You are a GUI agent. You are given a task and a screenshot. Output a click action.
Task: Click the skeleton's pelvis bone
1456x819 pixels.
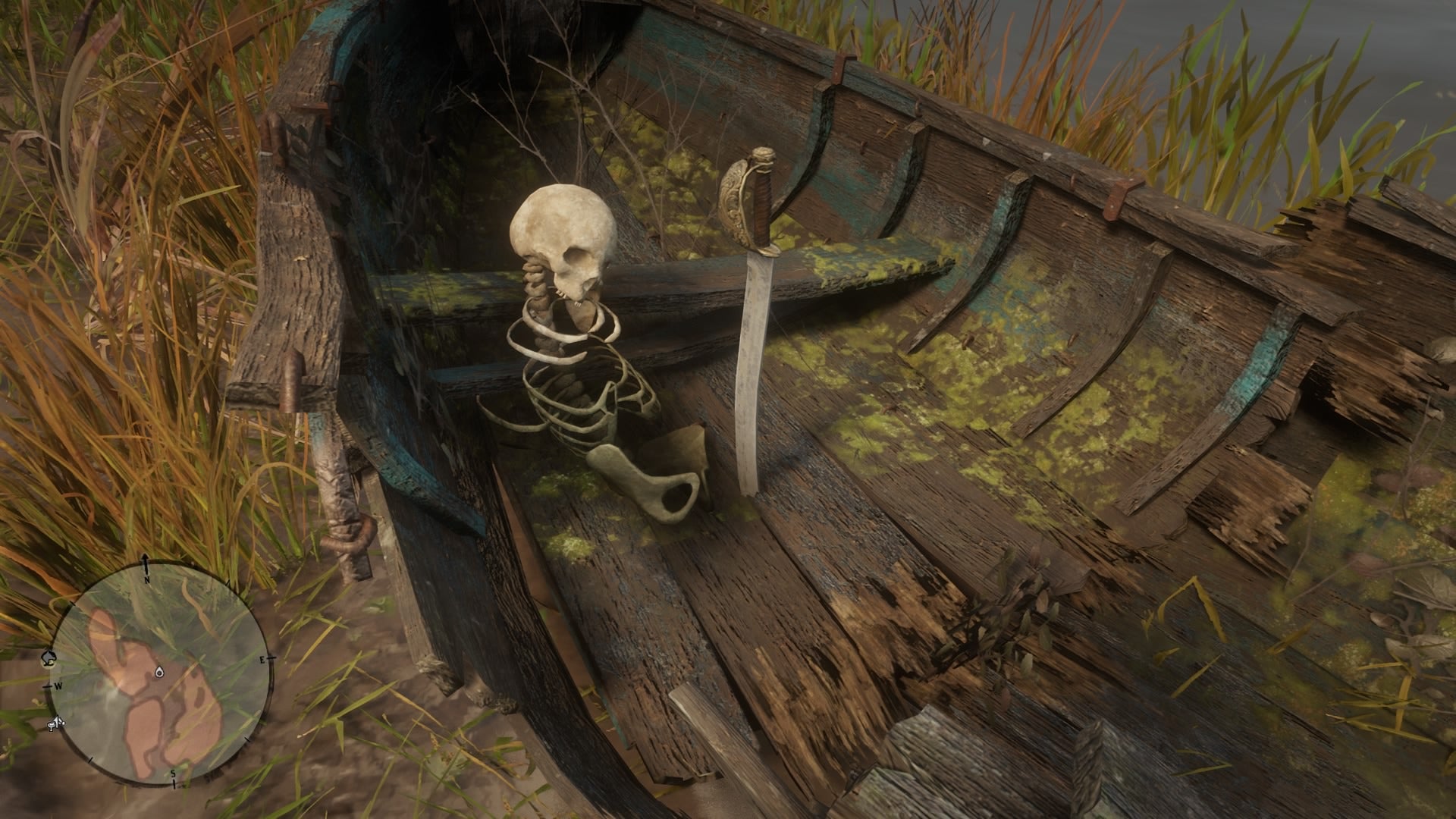coord(656,478)
